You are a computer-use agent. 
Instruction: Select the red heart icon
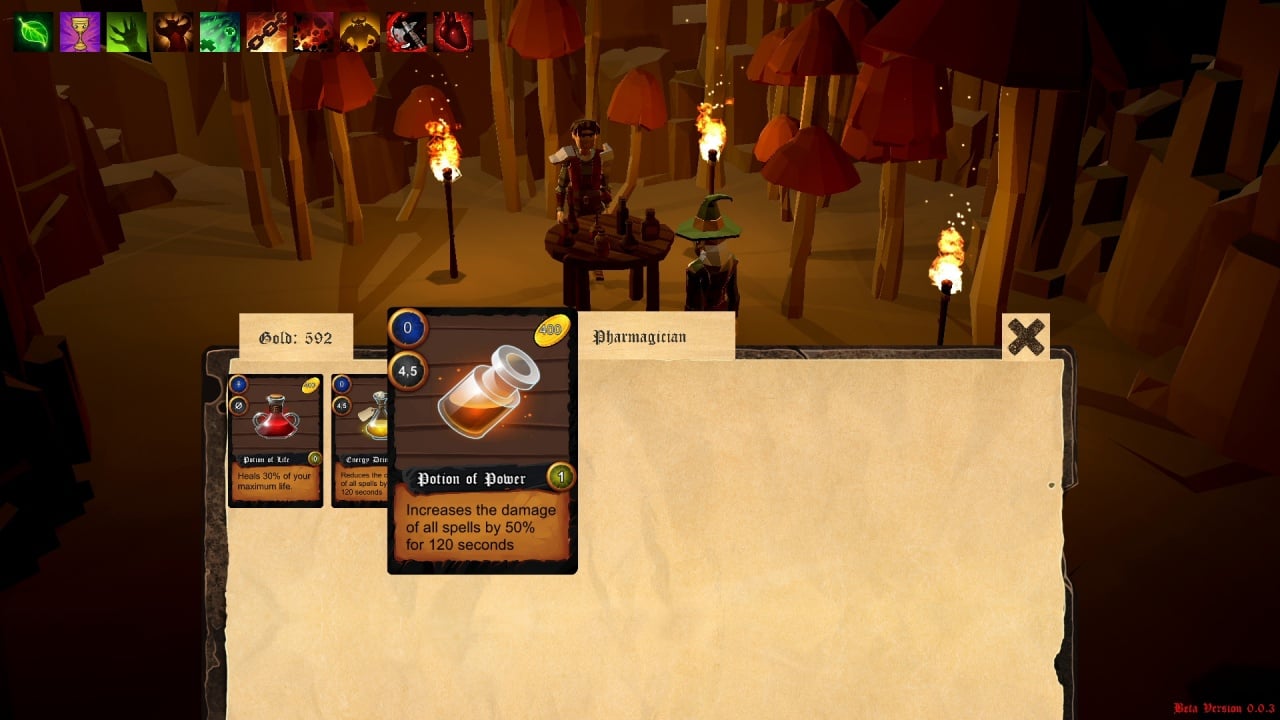[x=453, y=32]
